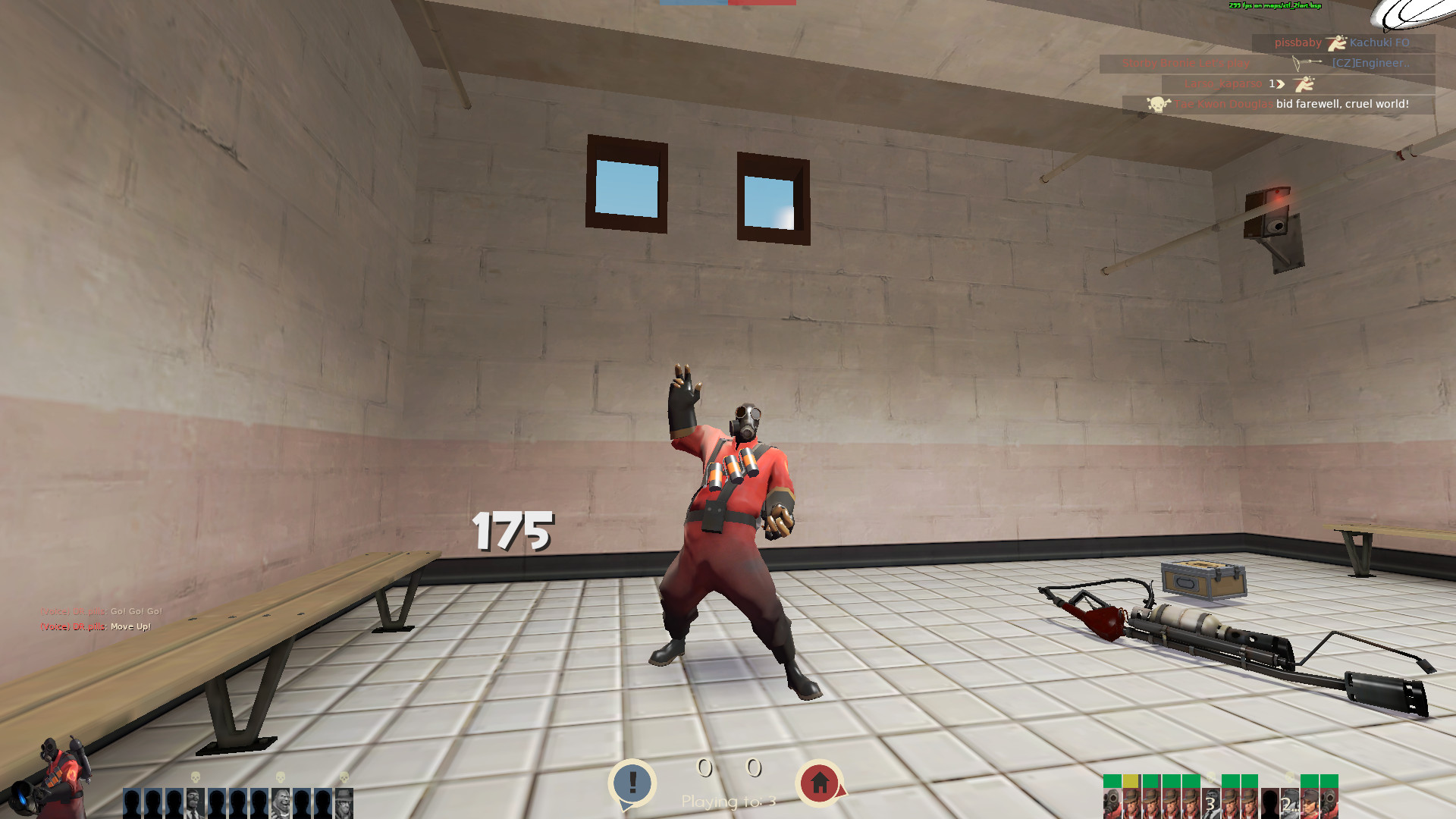Click the red home capture-point icon
The image size is (1456, 819).
point(821,781)
